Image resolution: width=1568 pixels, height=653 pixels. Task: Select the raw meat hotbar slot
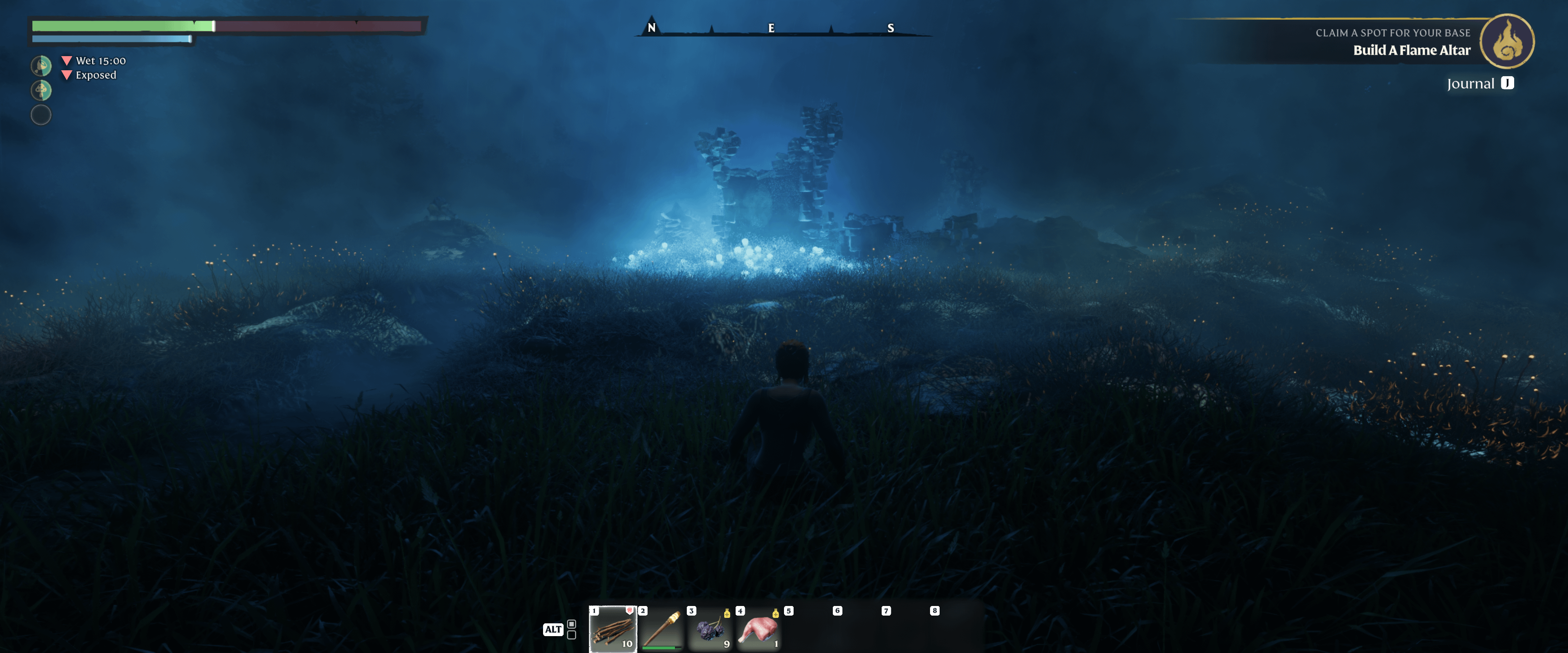click(x=758, y=629)
